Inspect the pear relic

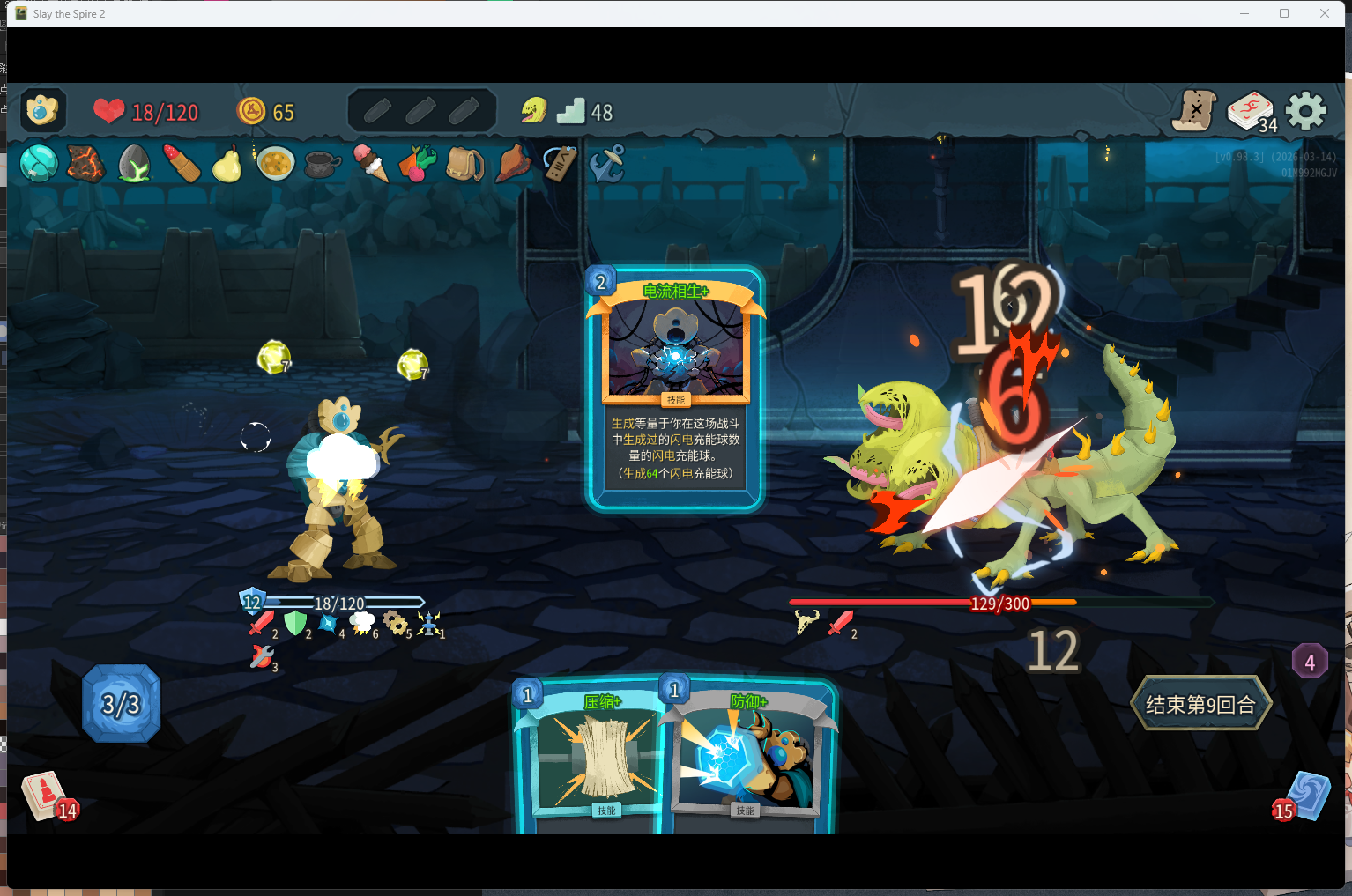click(227, 164)
